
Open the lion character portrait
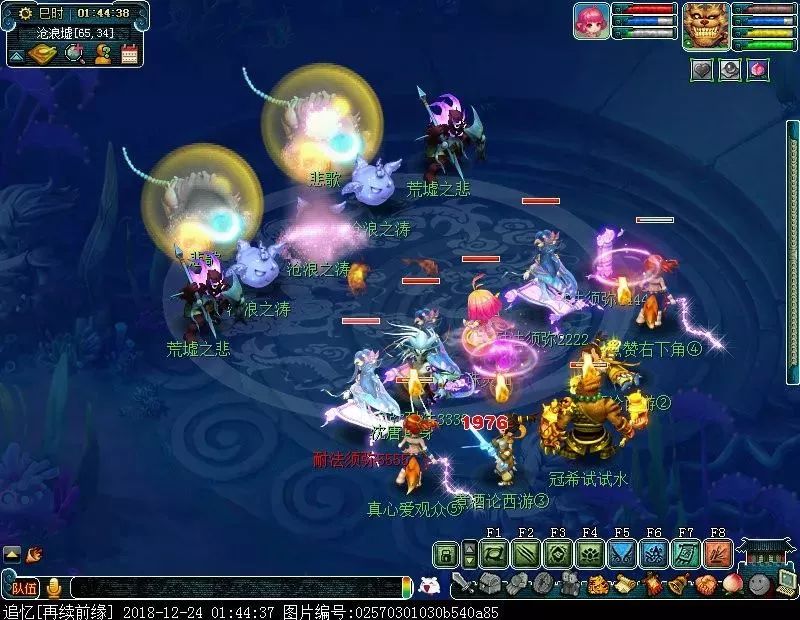704,25
